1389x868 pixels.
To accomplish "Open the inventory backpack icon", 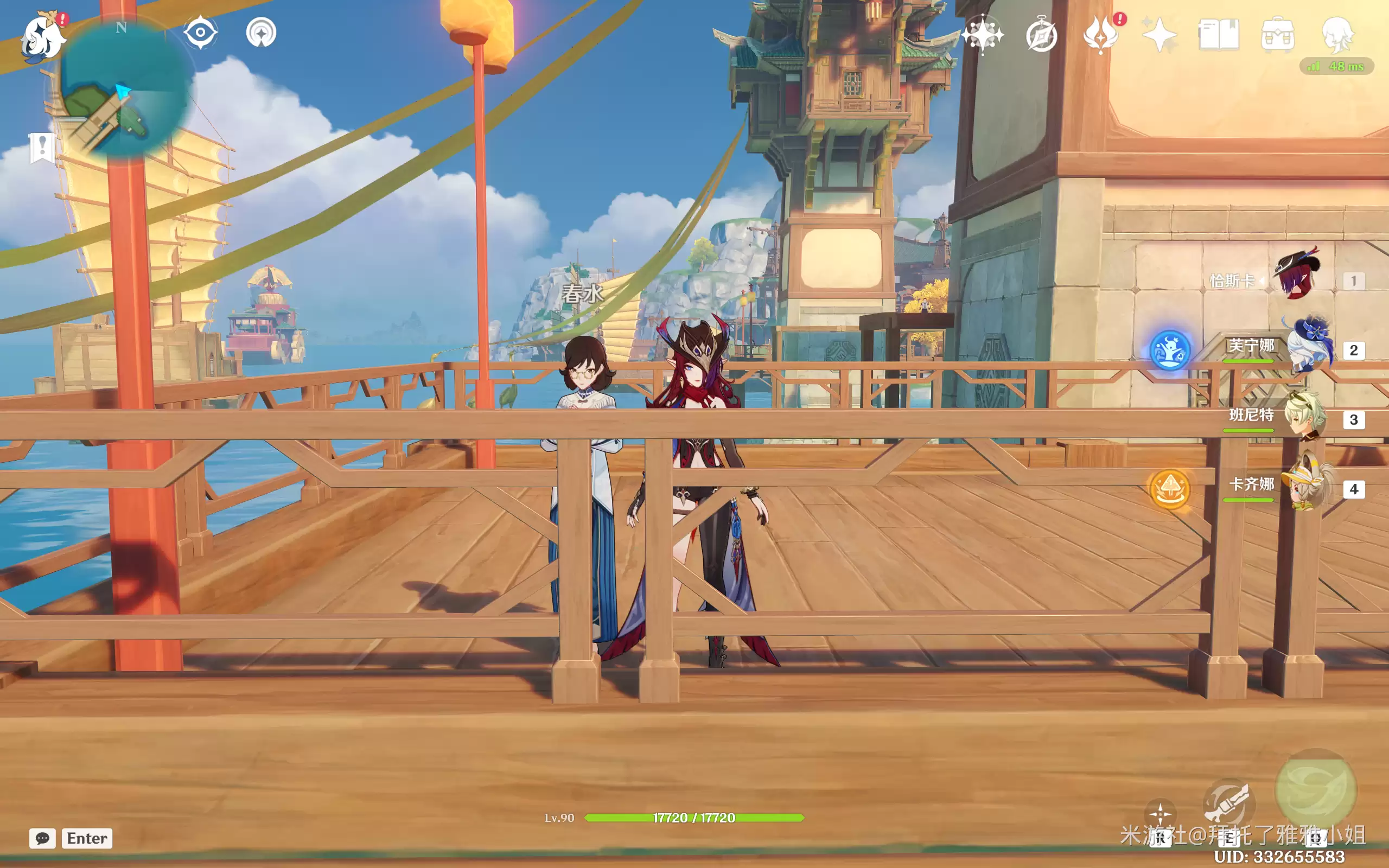I will click(x=1278, y=36).
